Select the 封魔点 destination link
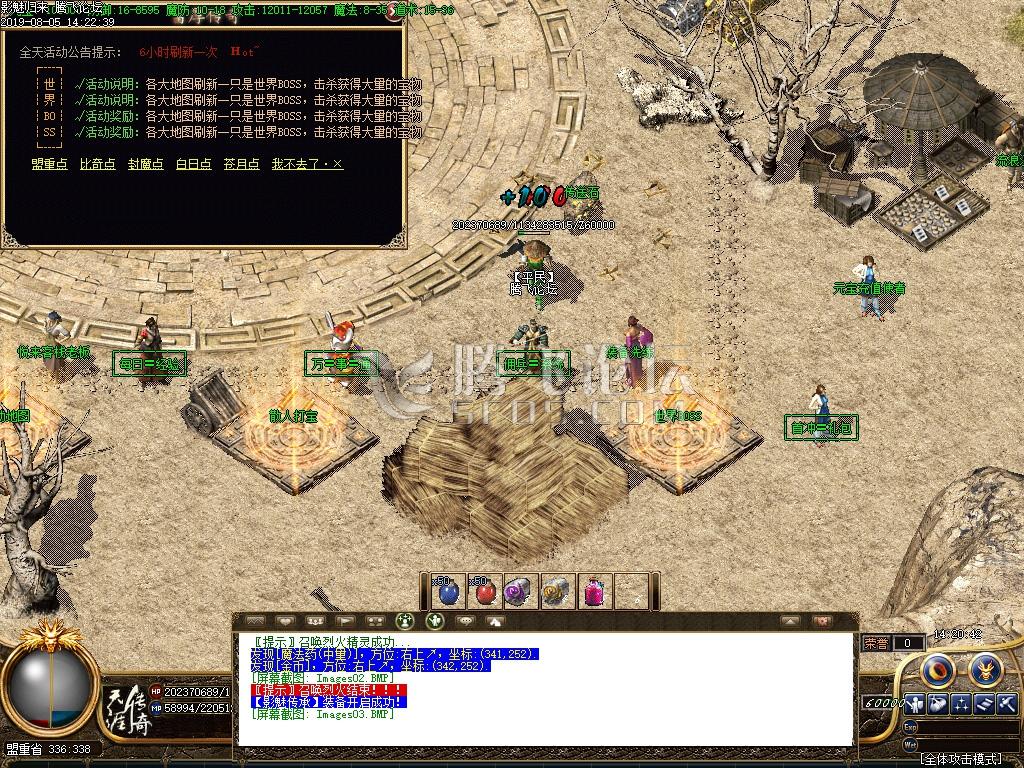Screen dimensions: 1024x768 (x=145, y=164)
